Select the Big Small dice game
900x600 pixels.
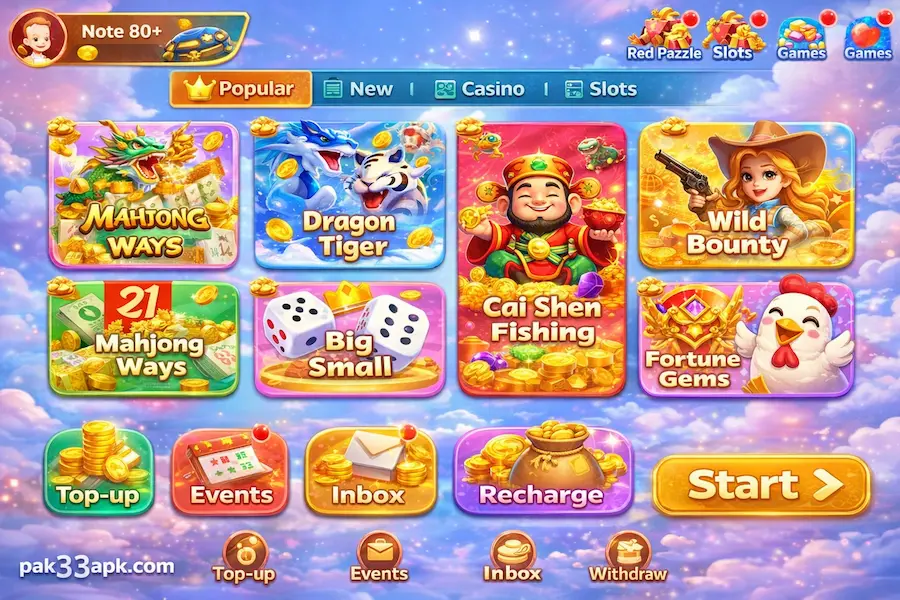[349, 338]
